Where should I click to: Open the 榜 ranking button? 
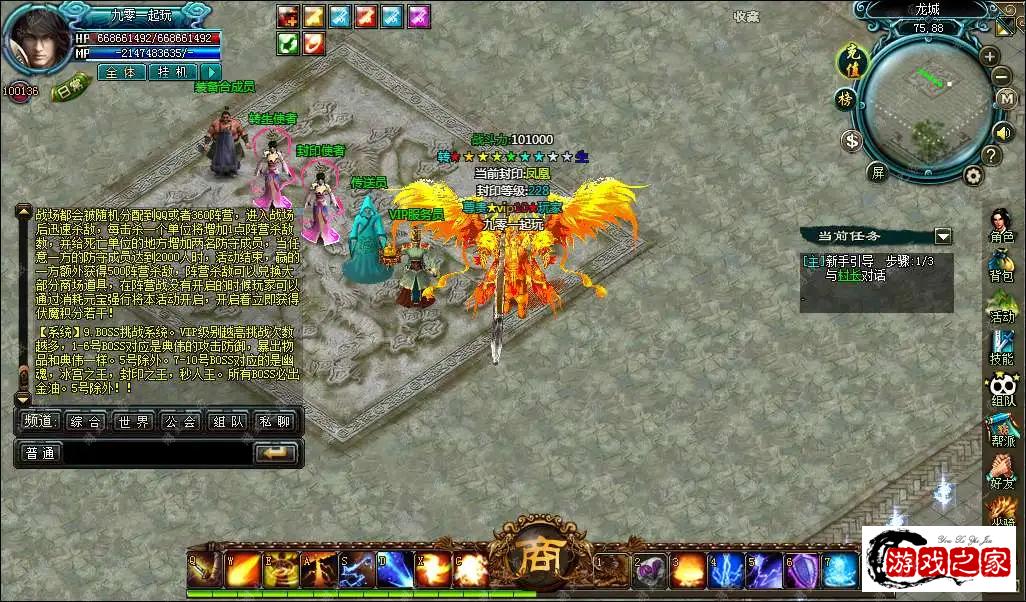click(x=845, y=99)
